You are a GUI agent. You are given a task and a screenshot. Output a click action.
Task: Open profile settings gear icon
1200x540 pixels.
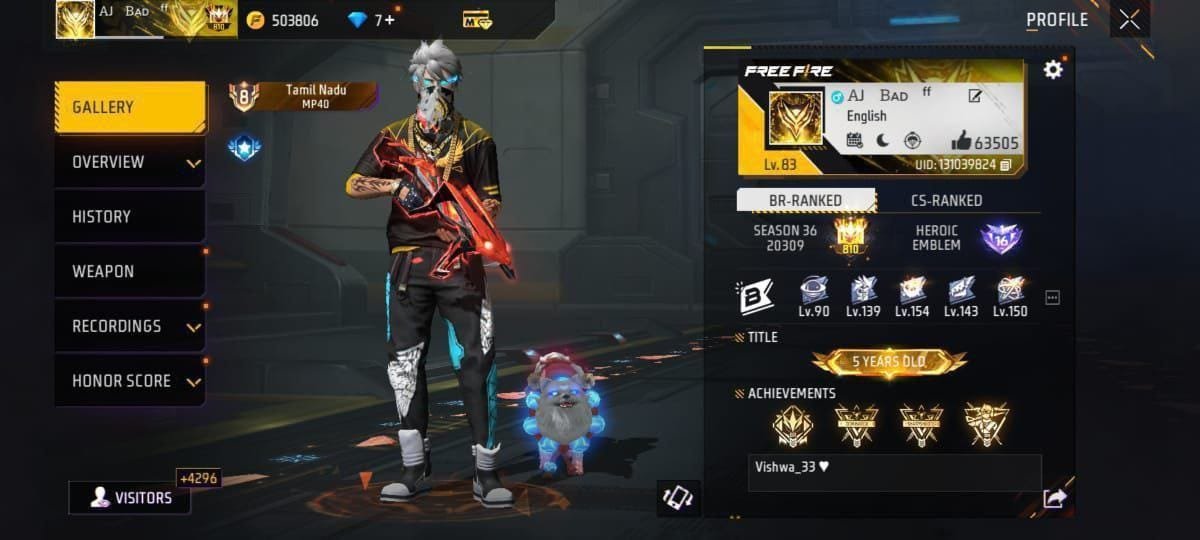1052,69
